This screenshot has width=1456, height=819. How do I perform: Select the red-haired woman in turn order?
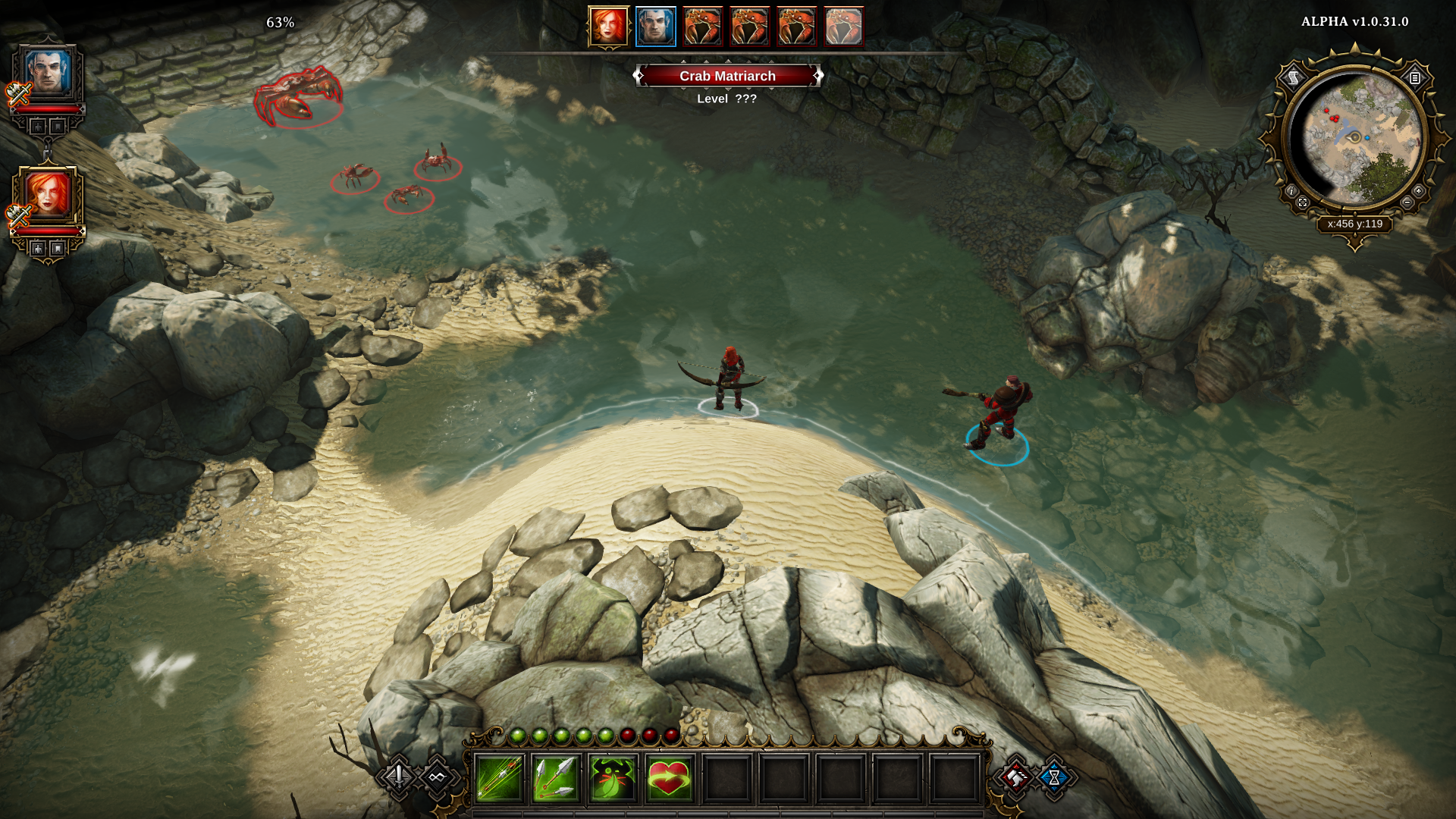[x=608, y=27]
